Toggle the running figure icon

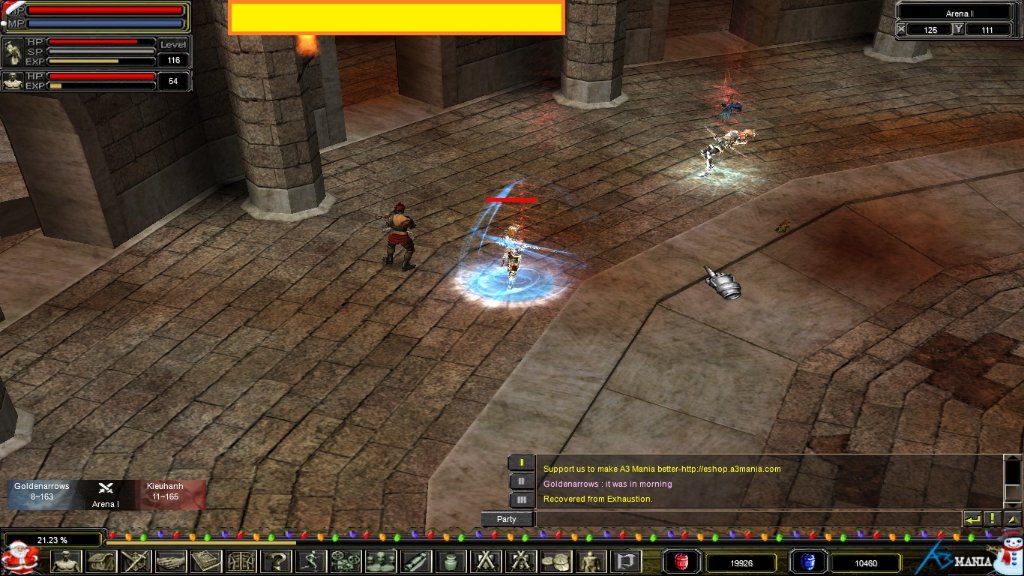point(310,562)
